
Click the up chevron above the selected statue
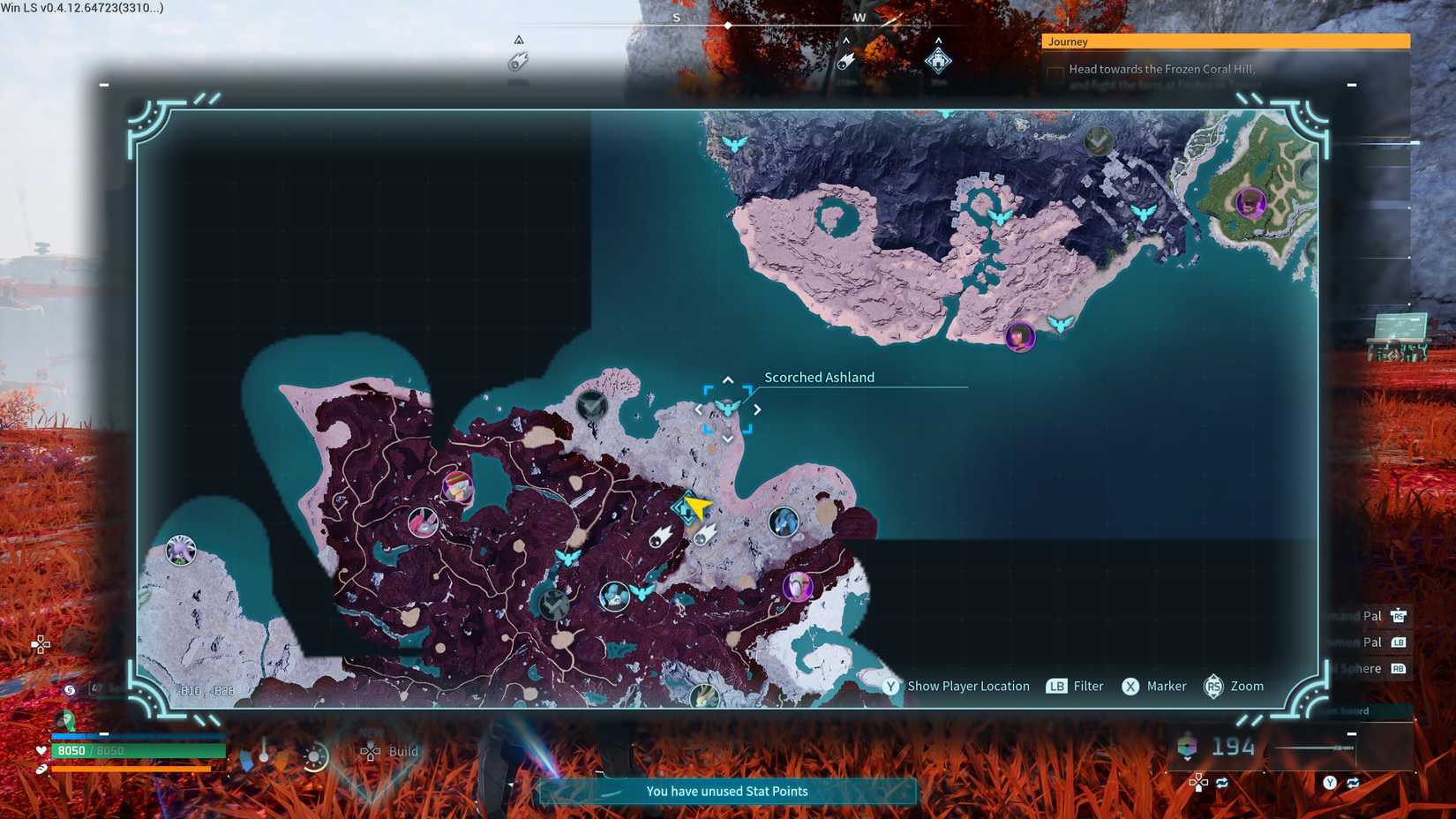tap(728, 379)
